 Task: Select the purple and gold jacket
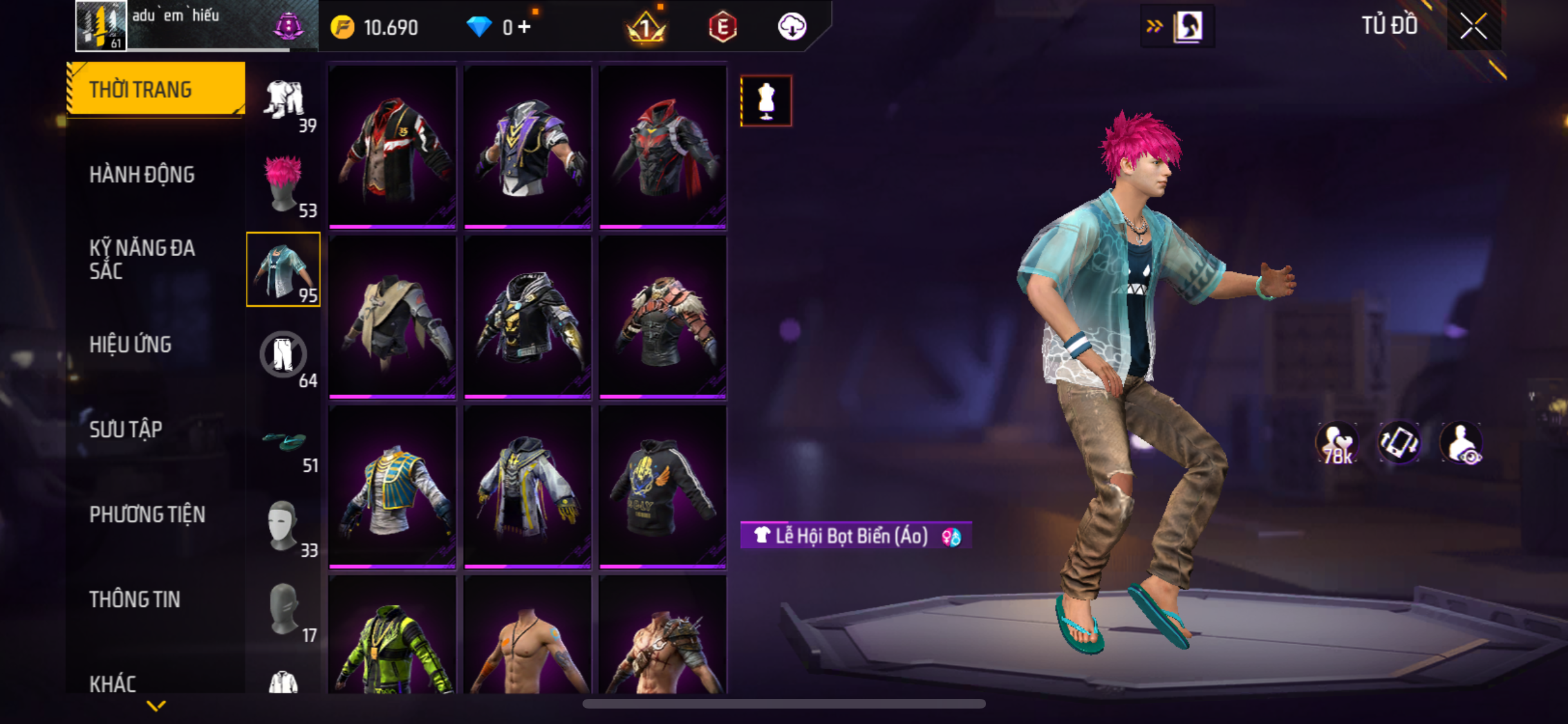pyautogui.click(x=527, y=147)
